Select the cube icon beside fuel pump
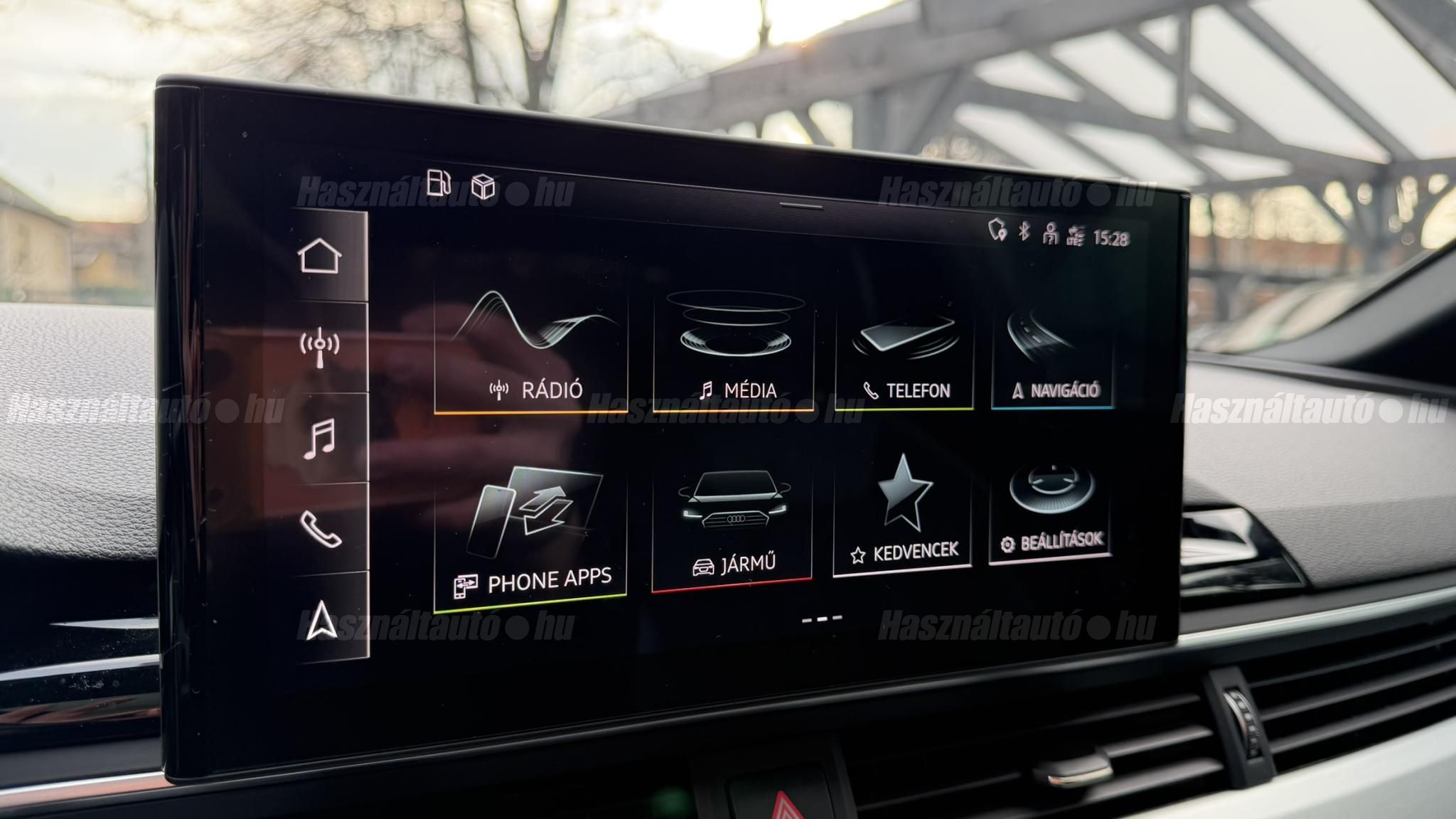Viewport: 1456px width, 819px height. click(x=483, y=186)
